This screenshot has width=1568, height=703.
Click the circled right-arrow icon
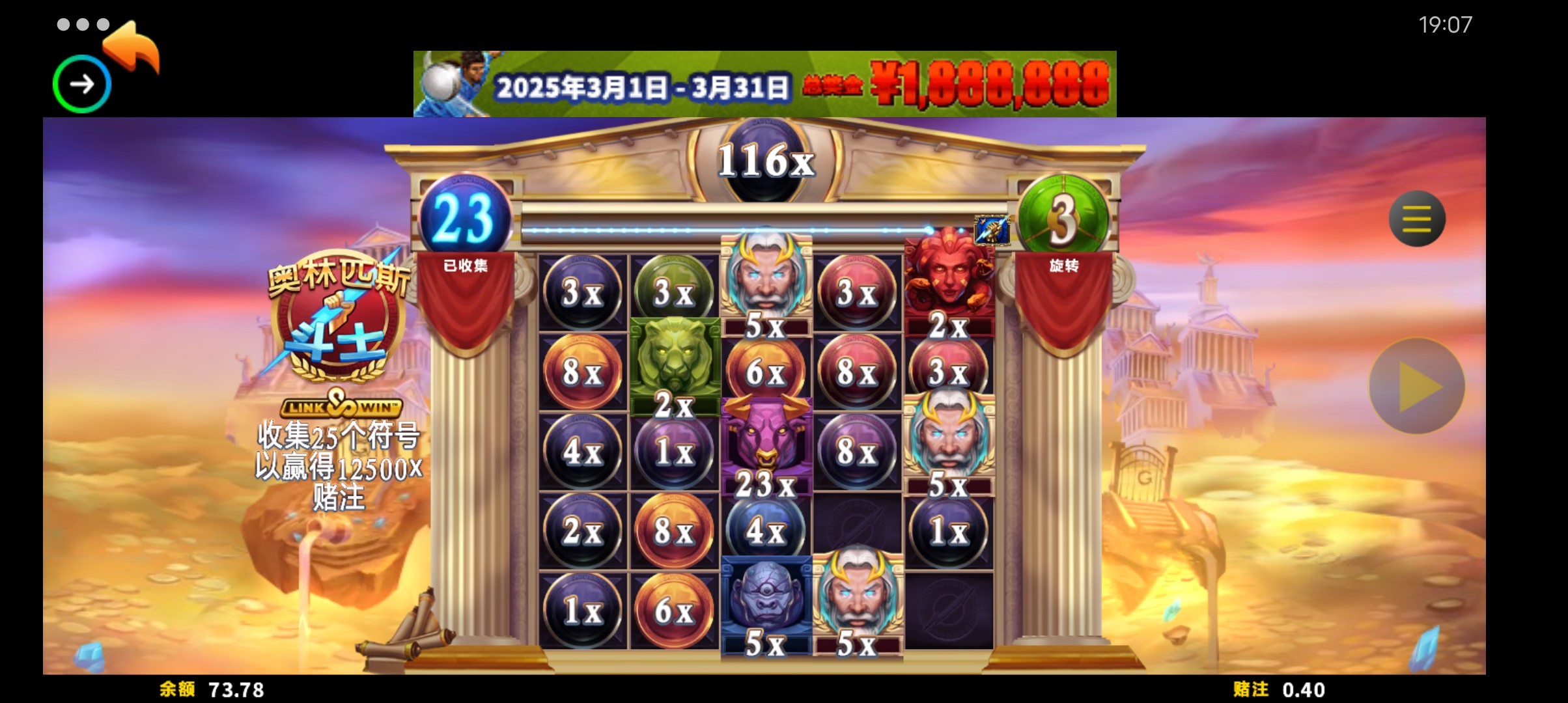click(x=82, y=84)
